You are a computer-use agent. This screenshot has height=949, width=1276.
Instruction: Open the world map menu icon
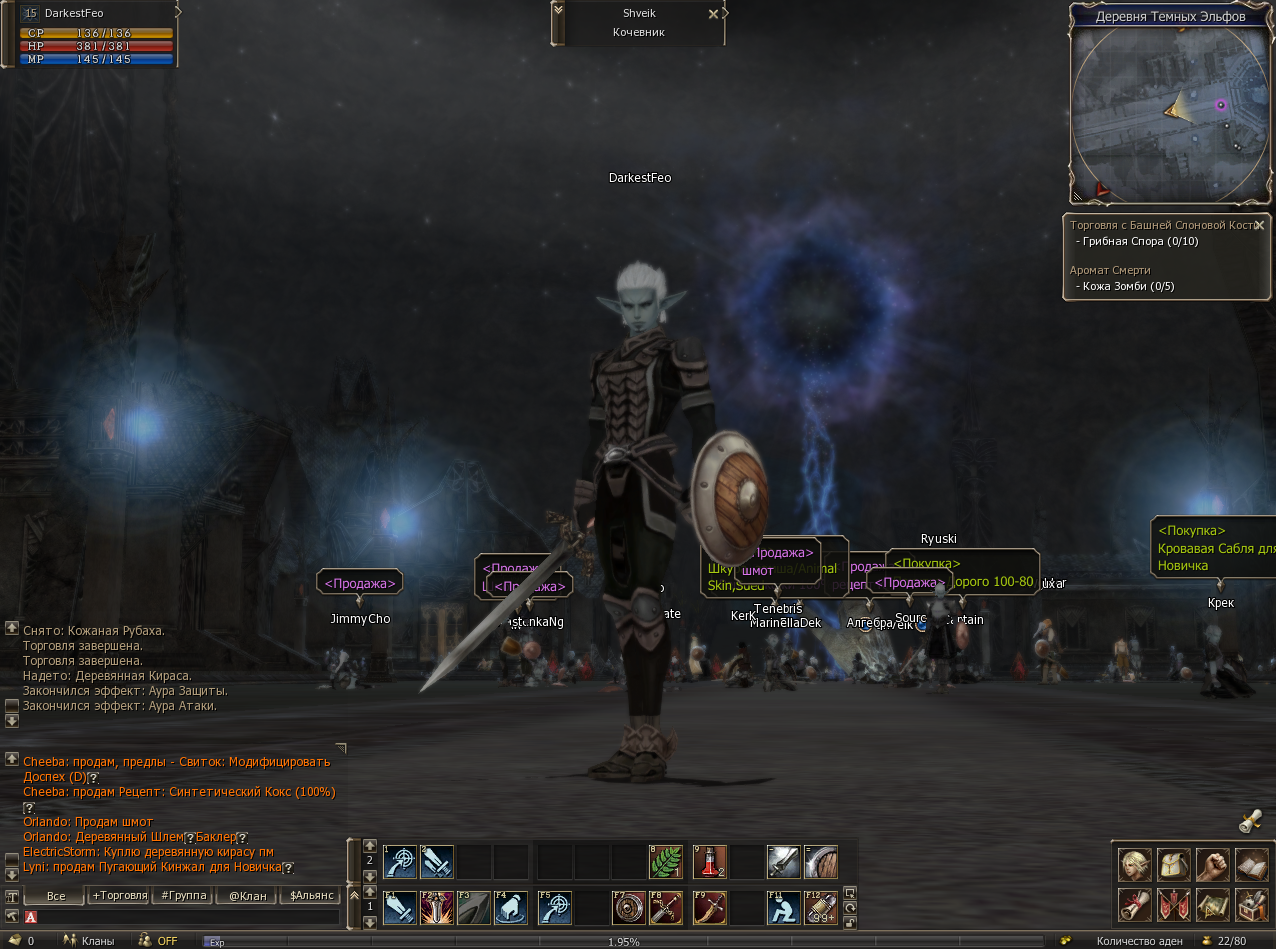(1212, 905)
